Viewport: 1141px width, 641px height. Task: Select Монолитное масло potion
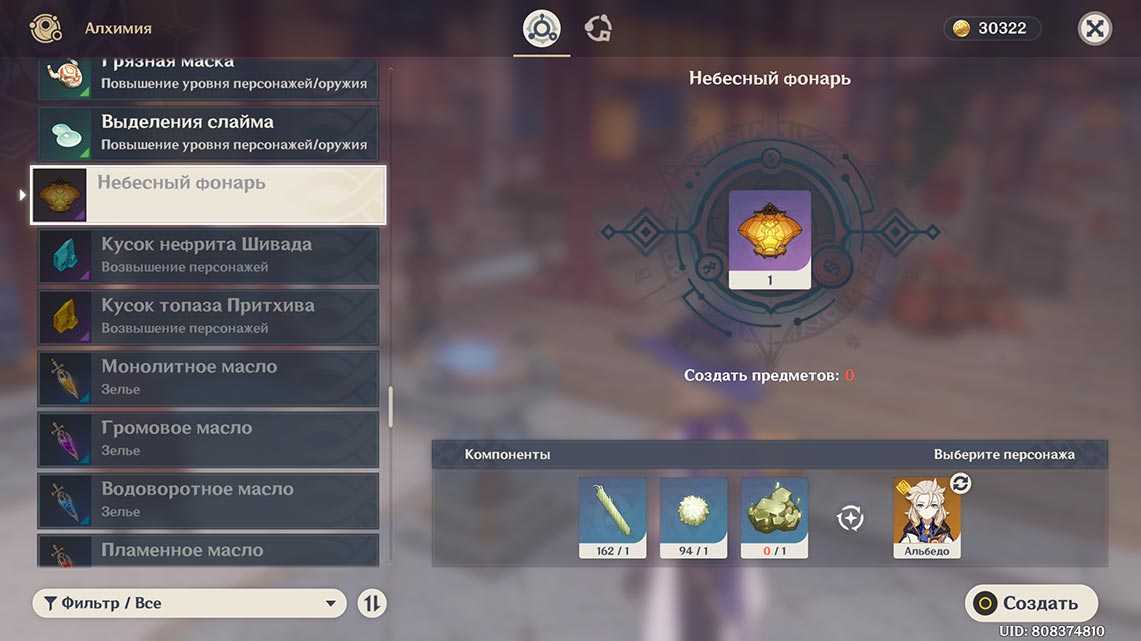pyautogui.click(x=208, y=377)
